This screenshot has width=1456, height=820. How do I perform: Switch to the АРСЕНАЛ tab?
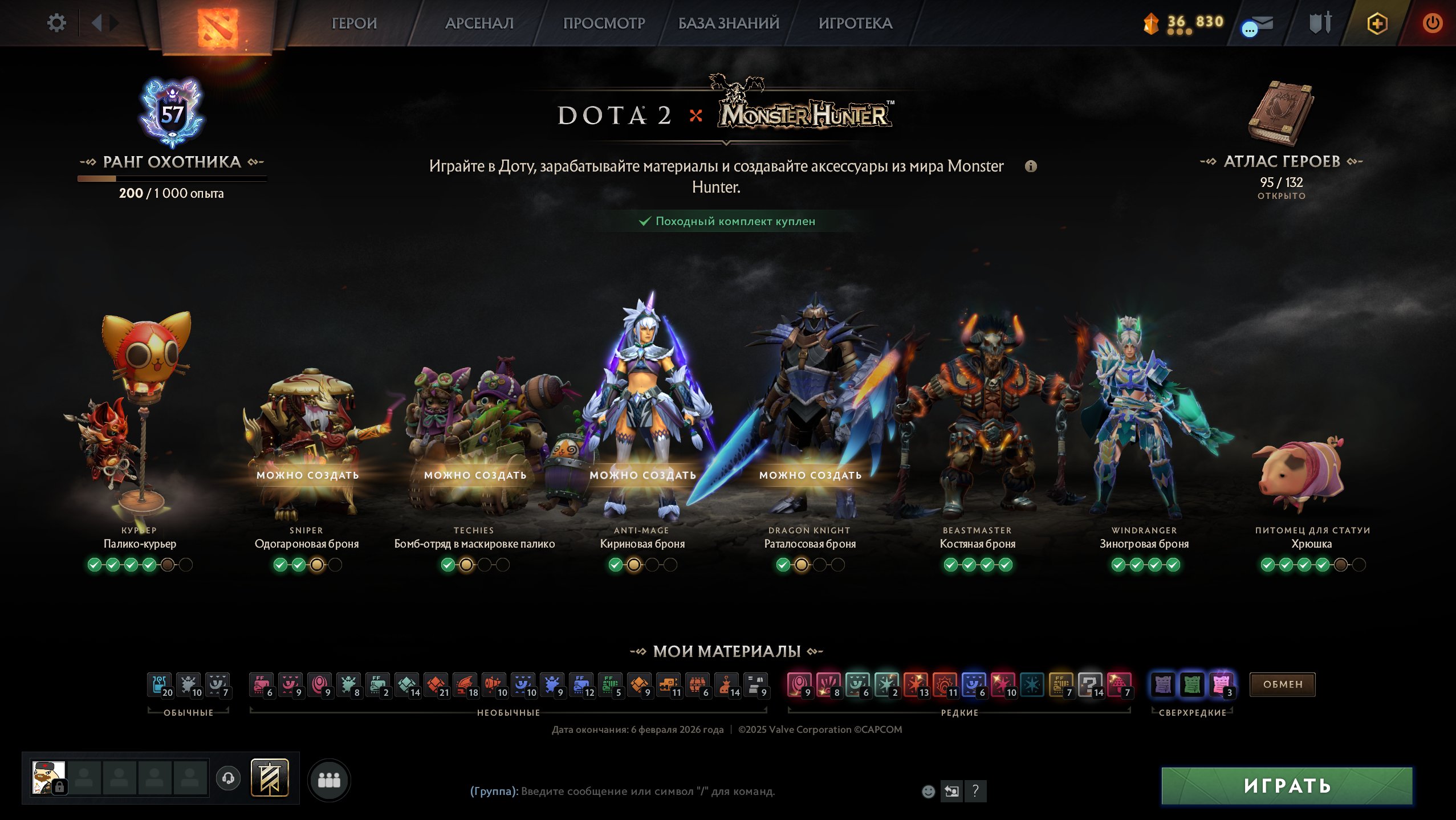pos(481,24)
